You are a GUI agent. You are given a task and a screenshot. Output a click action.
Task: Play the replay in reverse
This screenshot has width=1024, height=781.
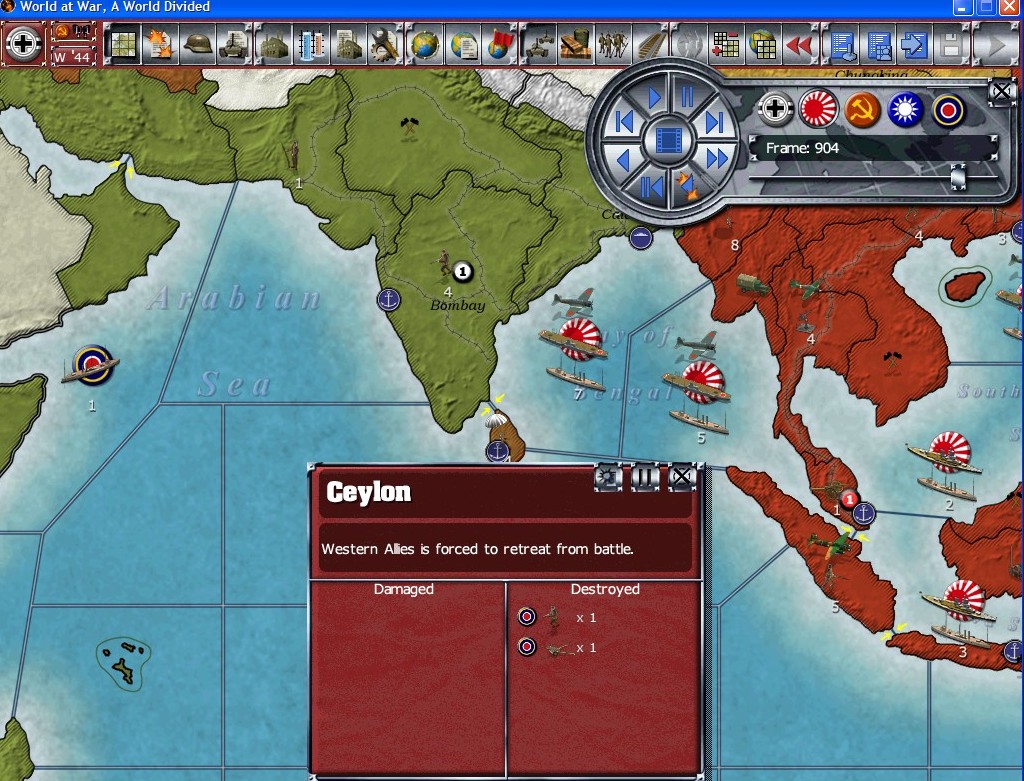click(x=624, y=159)
